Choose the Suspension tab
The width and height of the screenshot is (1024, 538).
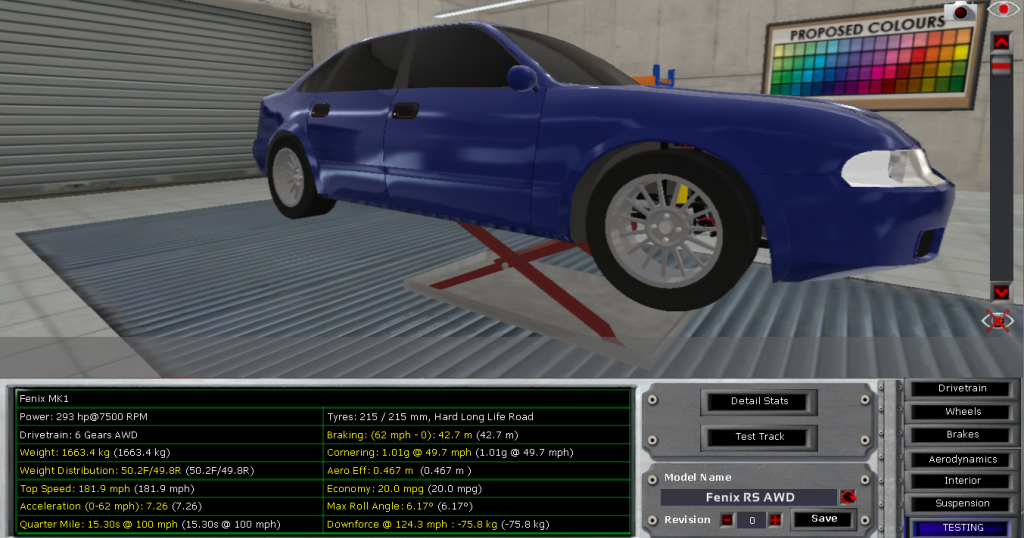[x=962, y=504]
